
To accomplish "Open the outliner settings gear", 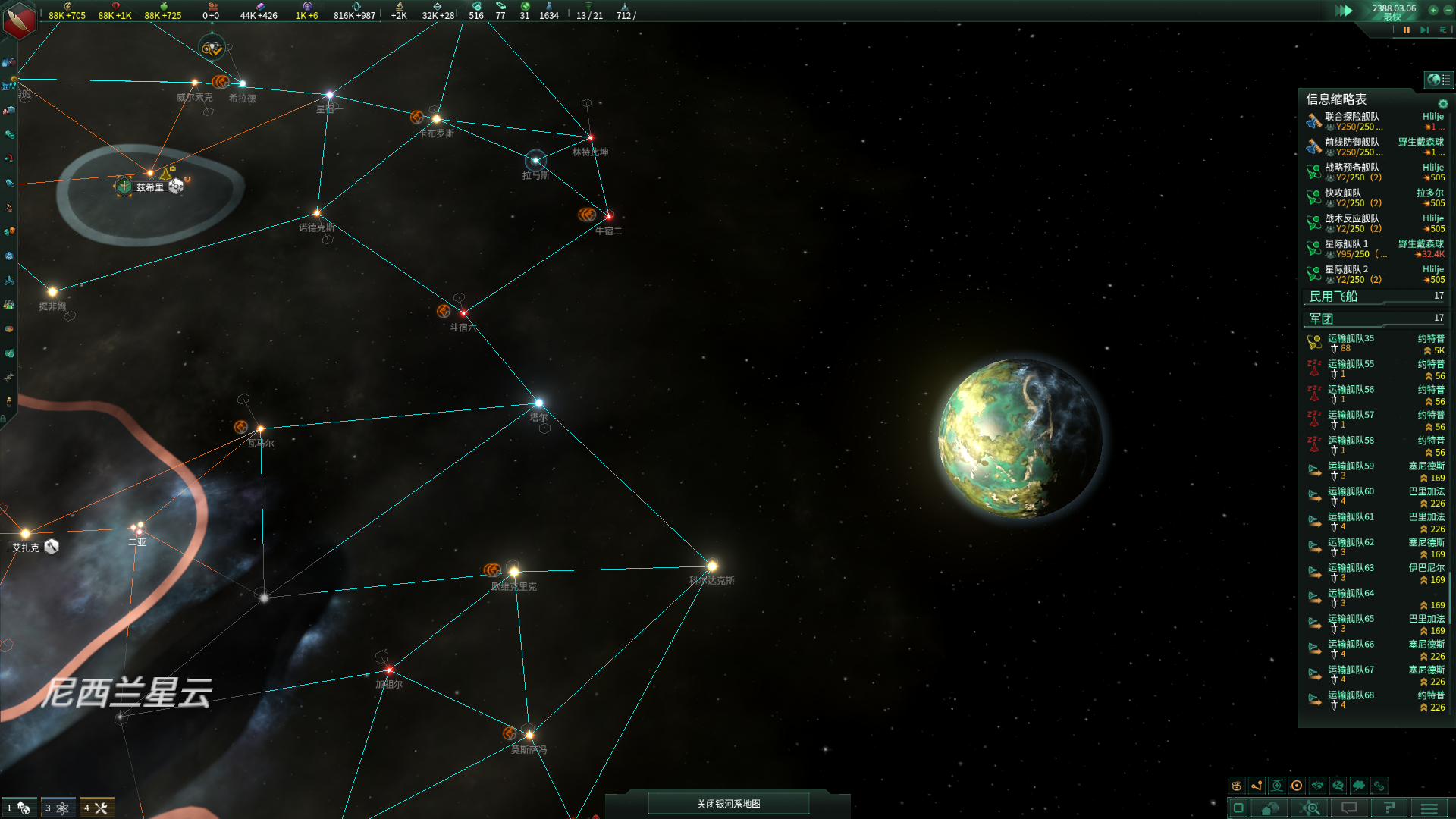I will tap(1443, 104).
